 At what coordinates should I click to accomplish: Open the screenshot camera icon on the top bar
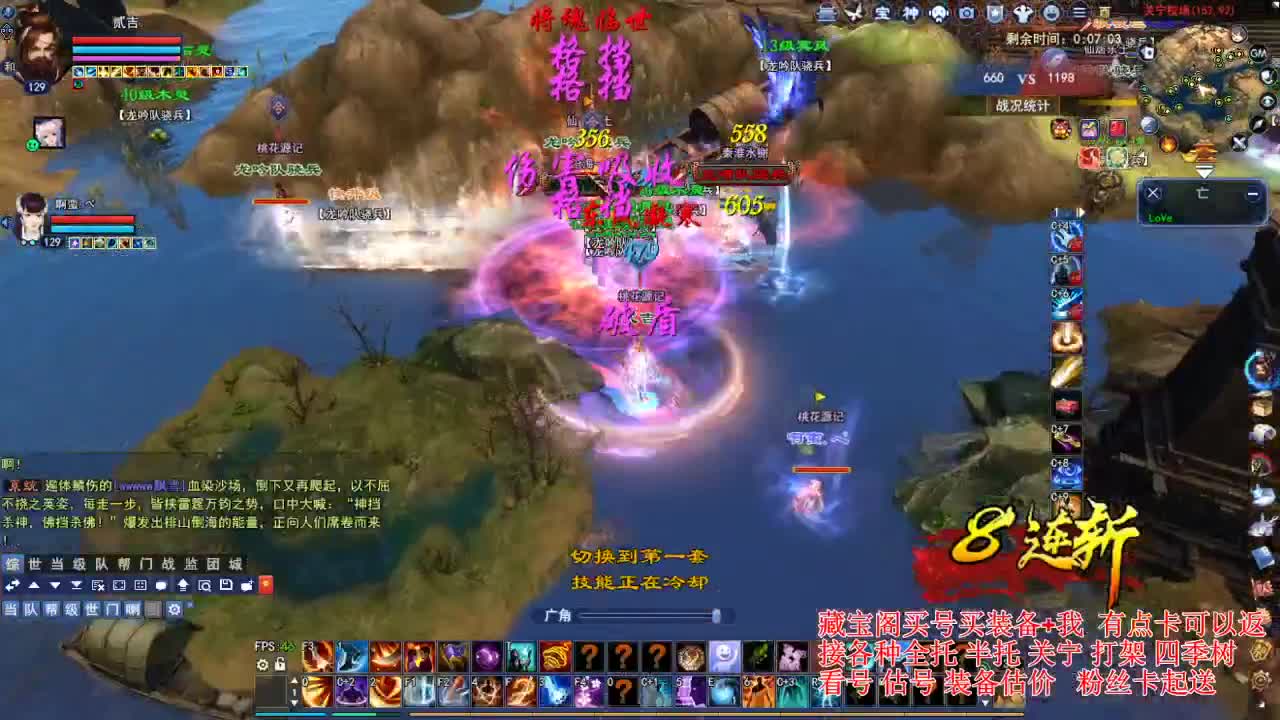(x=966, y=13)
